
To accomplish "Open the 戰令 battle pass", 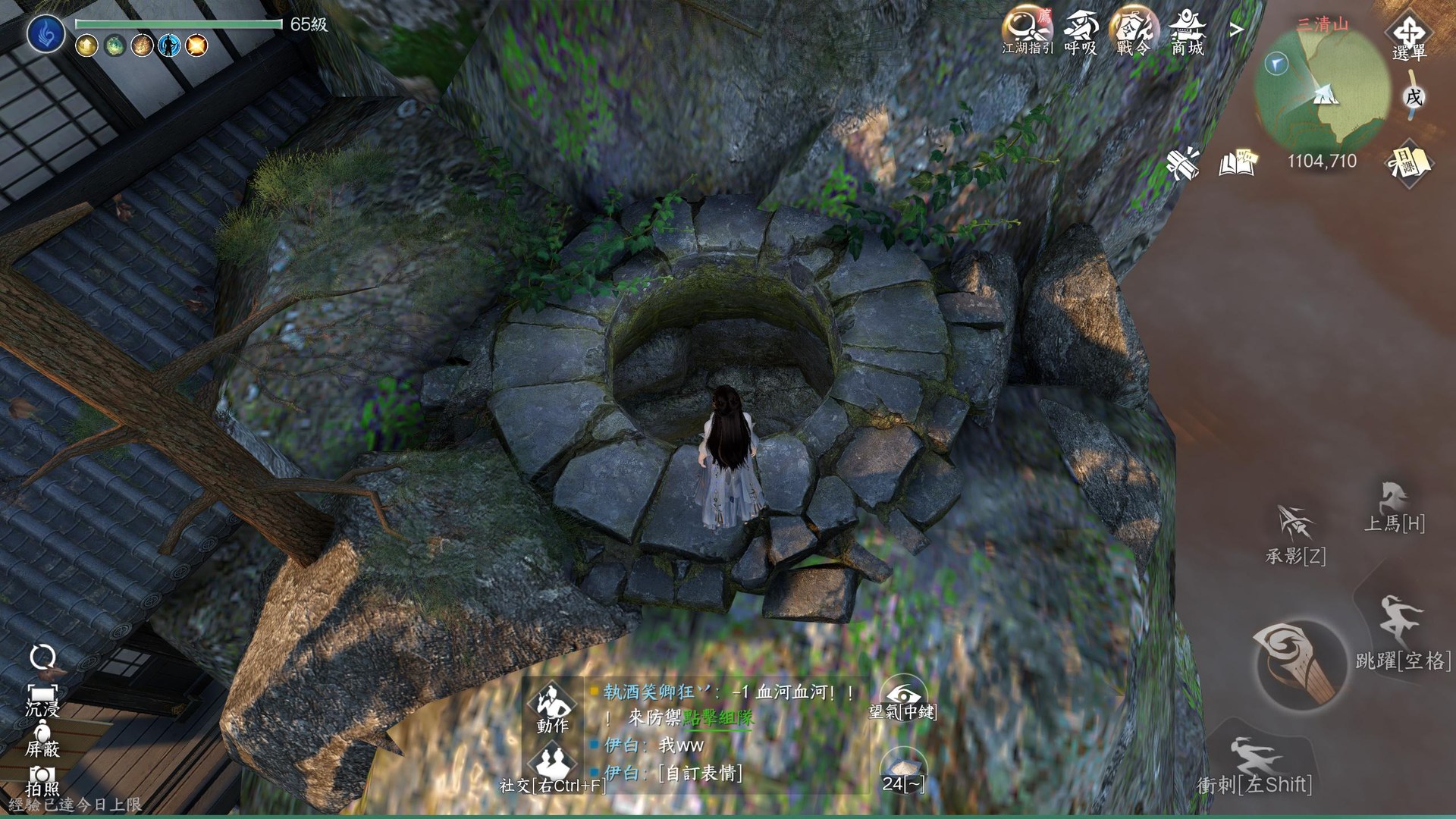I will [x=1133, y=30].
